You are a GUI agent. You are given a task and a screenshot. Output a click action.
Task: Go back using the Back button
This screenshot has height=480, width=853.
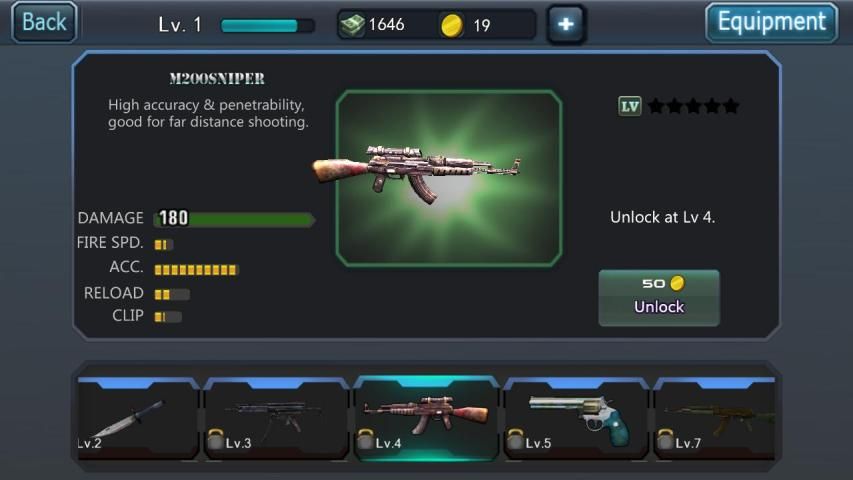click(x=44, y=22)
